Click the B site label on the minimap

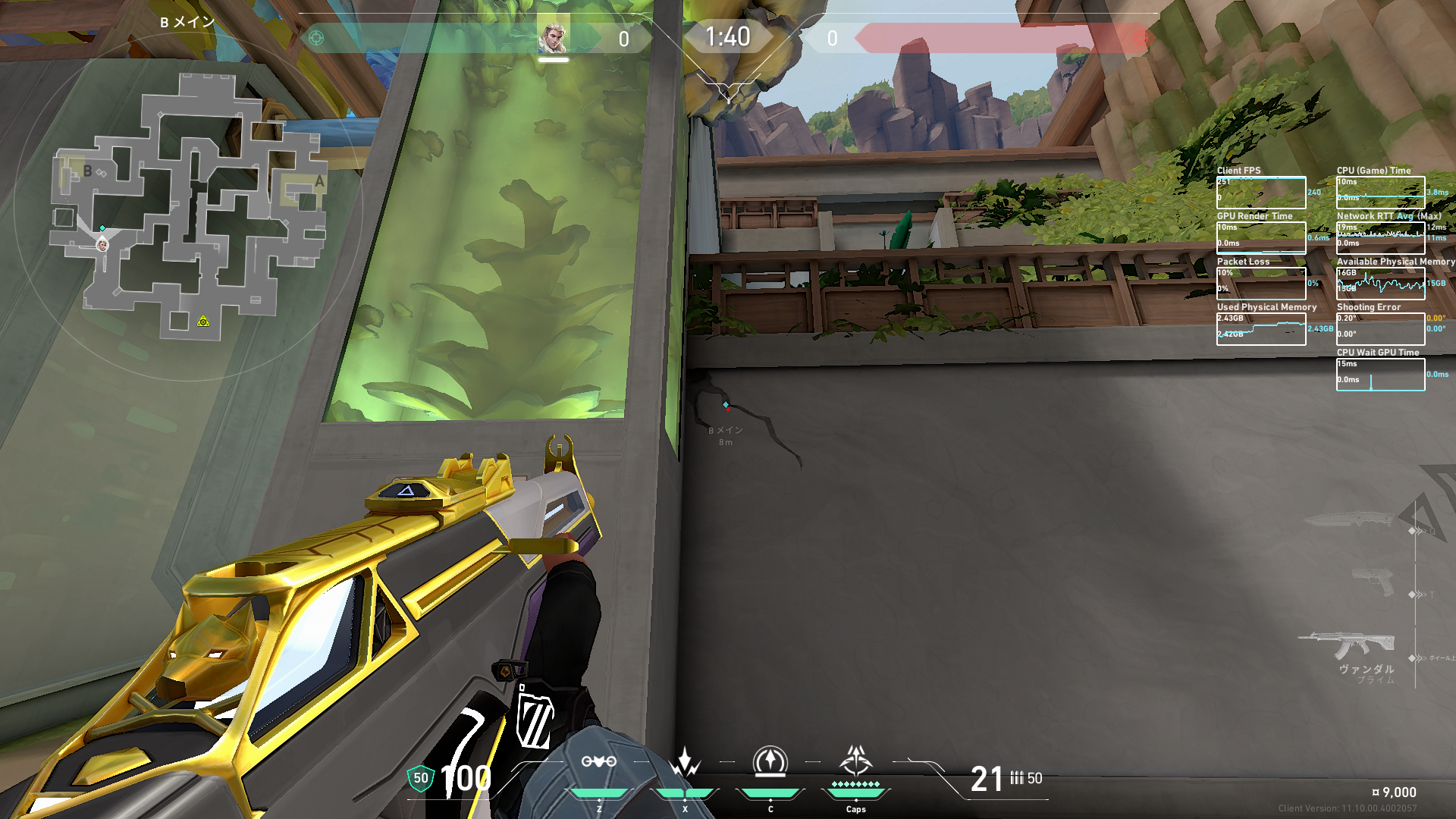(x=88, y=171)
